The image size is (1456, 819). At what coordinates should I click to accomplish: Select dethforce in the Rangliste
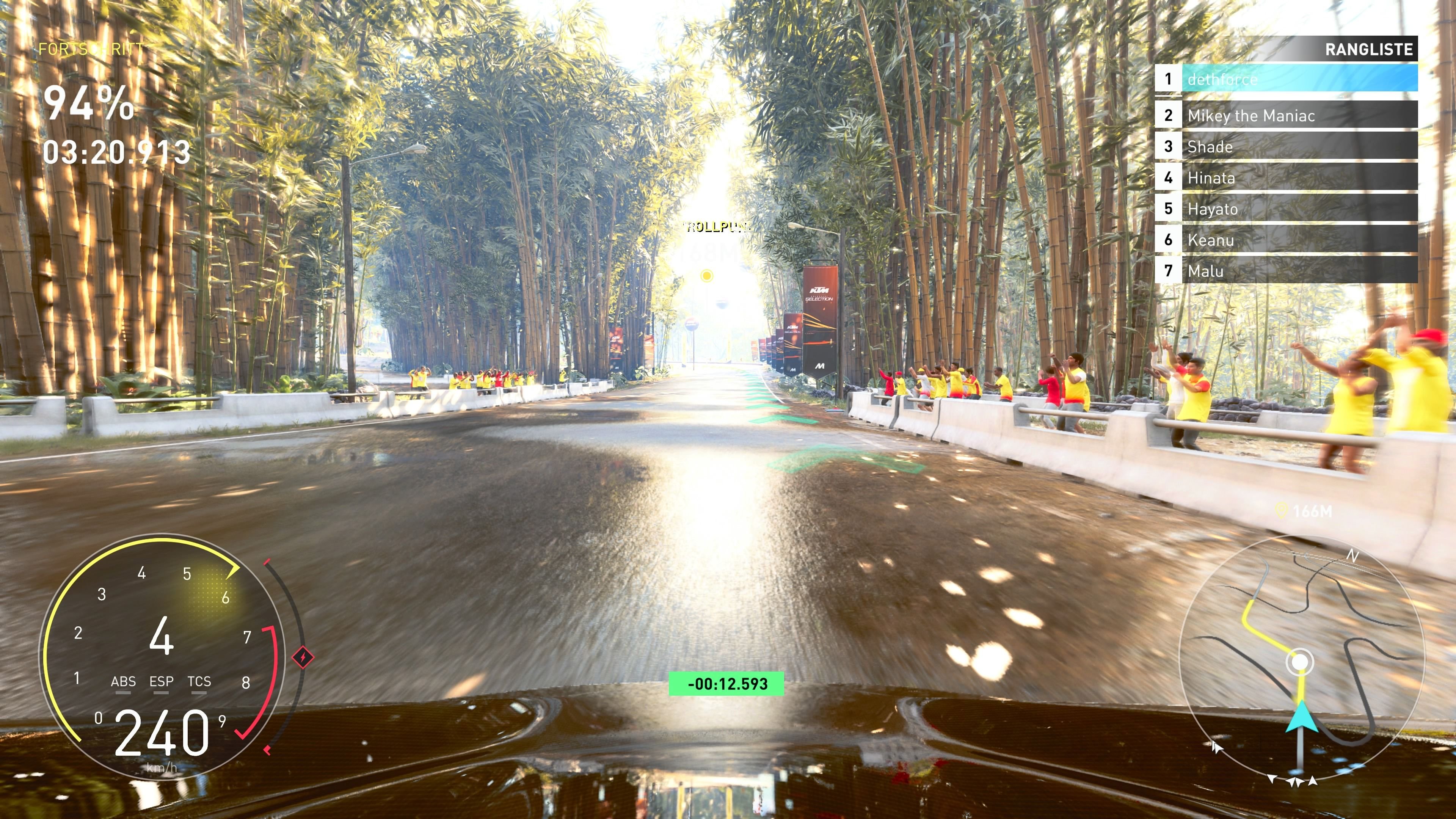coord(1286,78)
